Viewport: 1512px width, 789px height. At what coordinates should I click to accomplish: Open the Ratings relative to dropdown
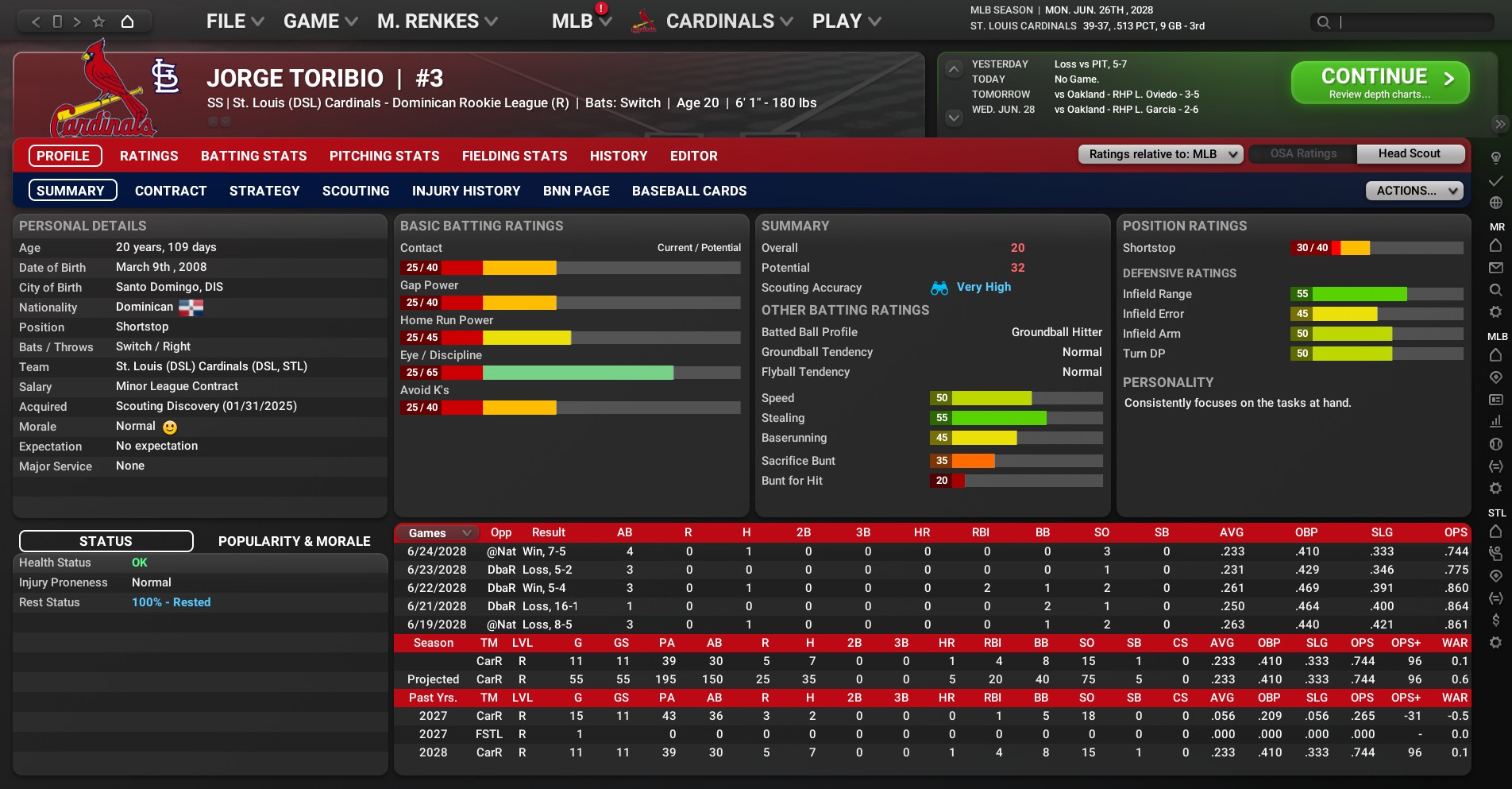pyautogui.click(x=1160, y=154)
